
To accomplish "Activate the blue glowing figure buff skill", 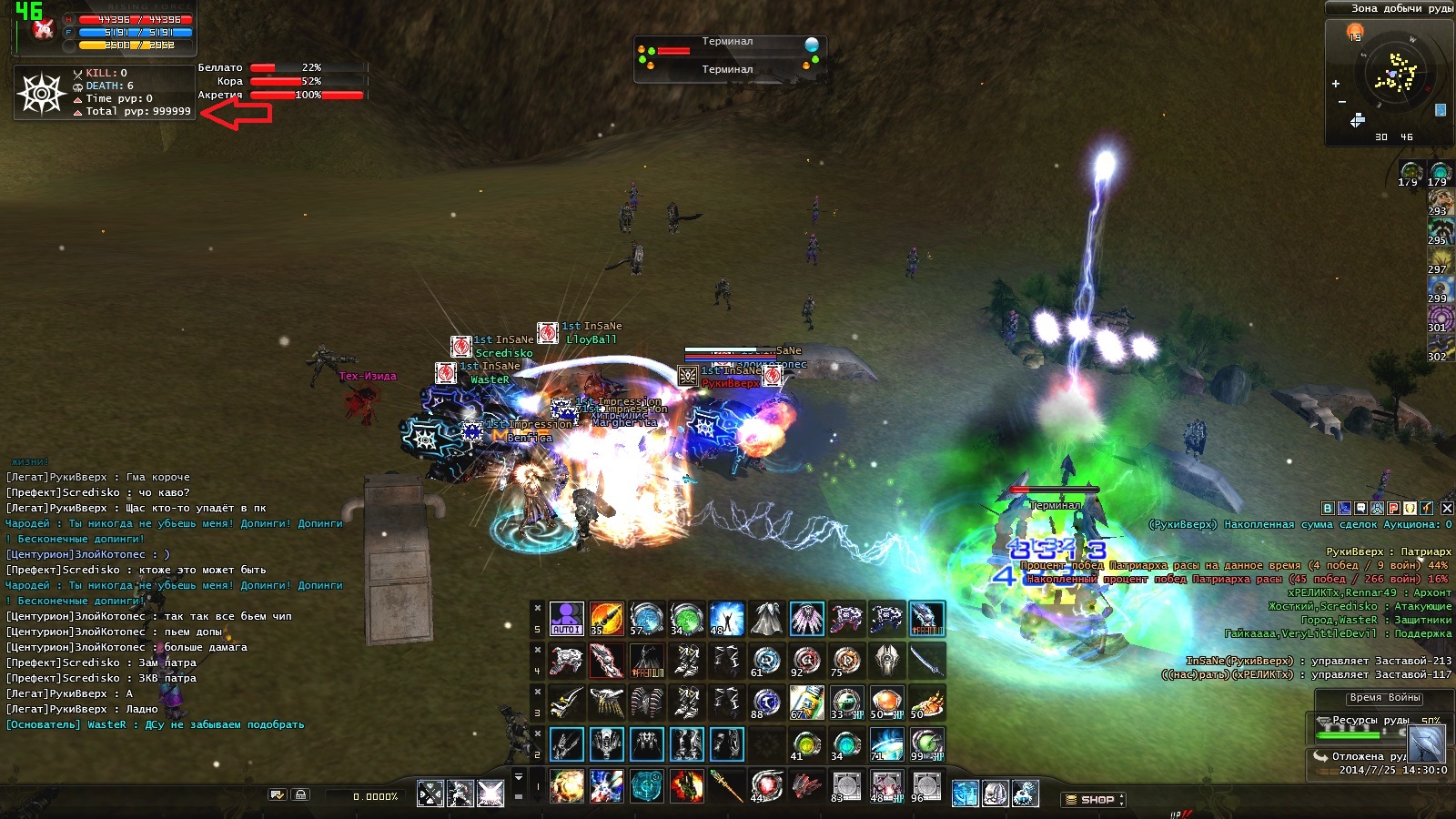I will 726,619.
